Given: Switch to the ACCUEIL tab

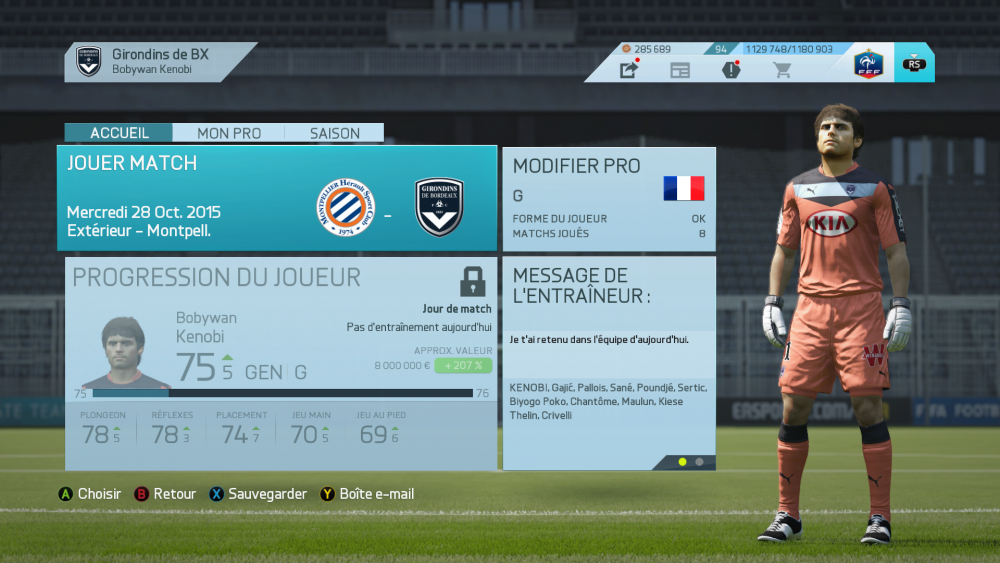Looking at the screenshot, I should coord(119,133).
